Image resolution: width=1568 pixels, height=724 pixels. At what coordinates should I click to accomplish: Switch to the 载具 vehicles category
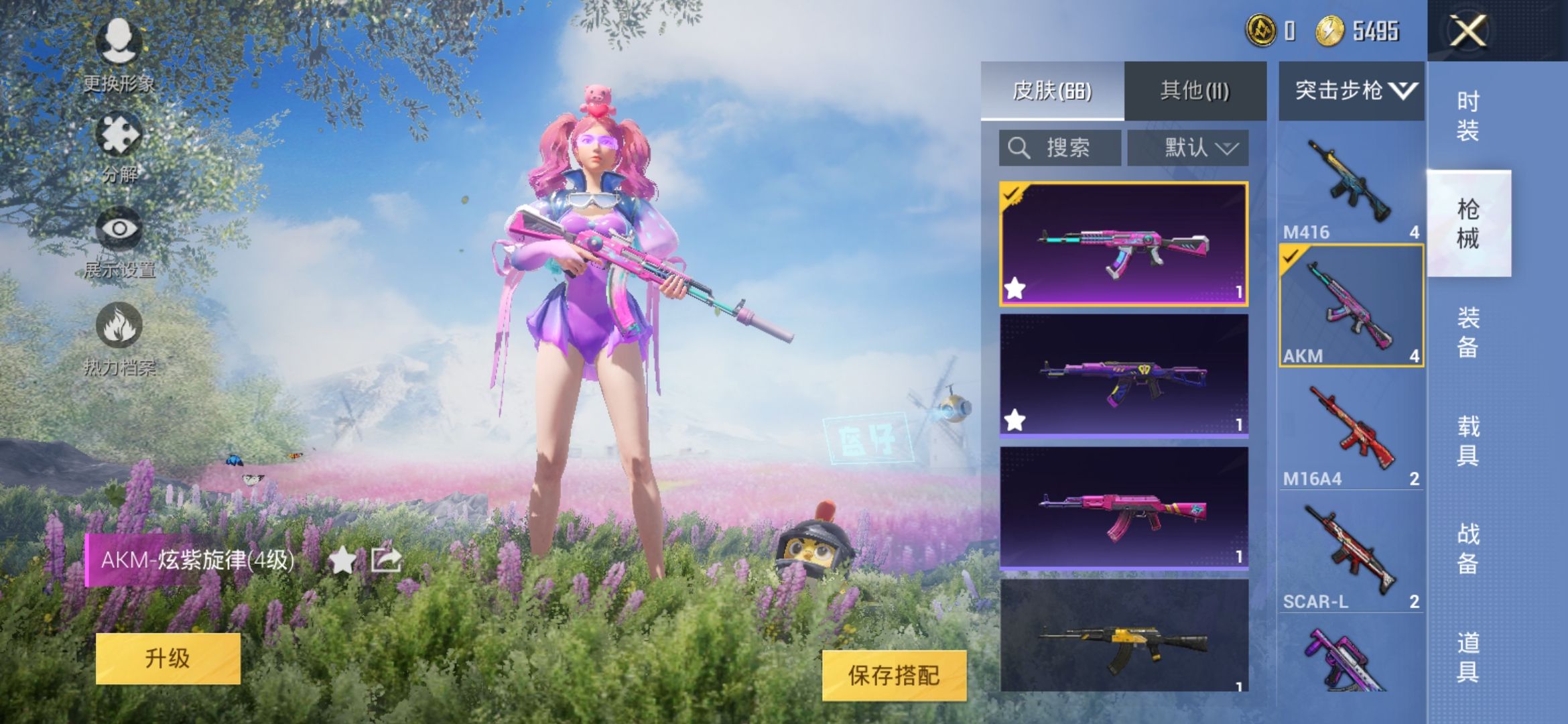[x=1467, y=440]
